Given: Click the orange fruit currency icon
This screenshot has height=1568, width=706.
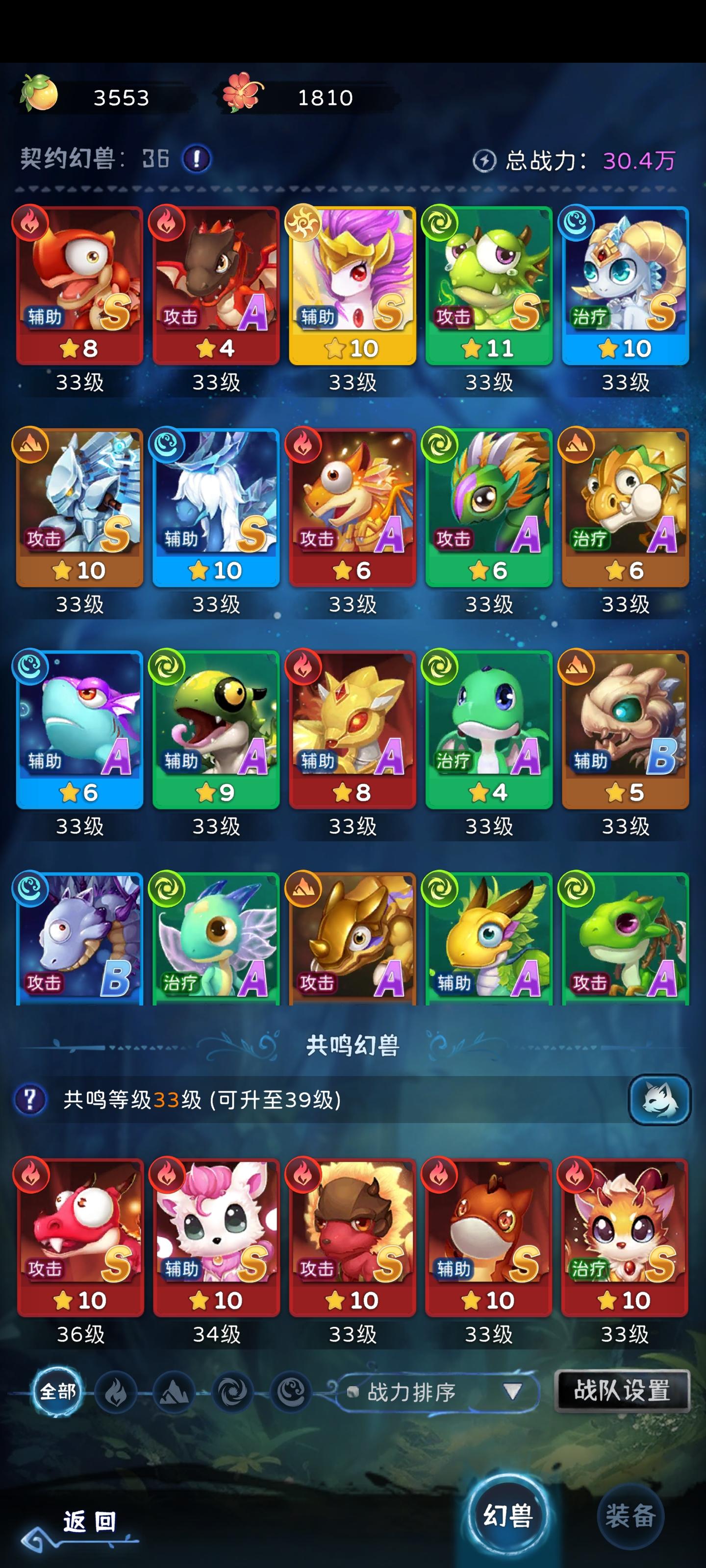Looking at the screenshot, I should click(x=40, y=95).
